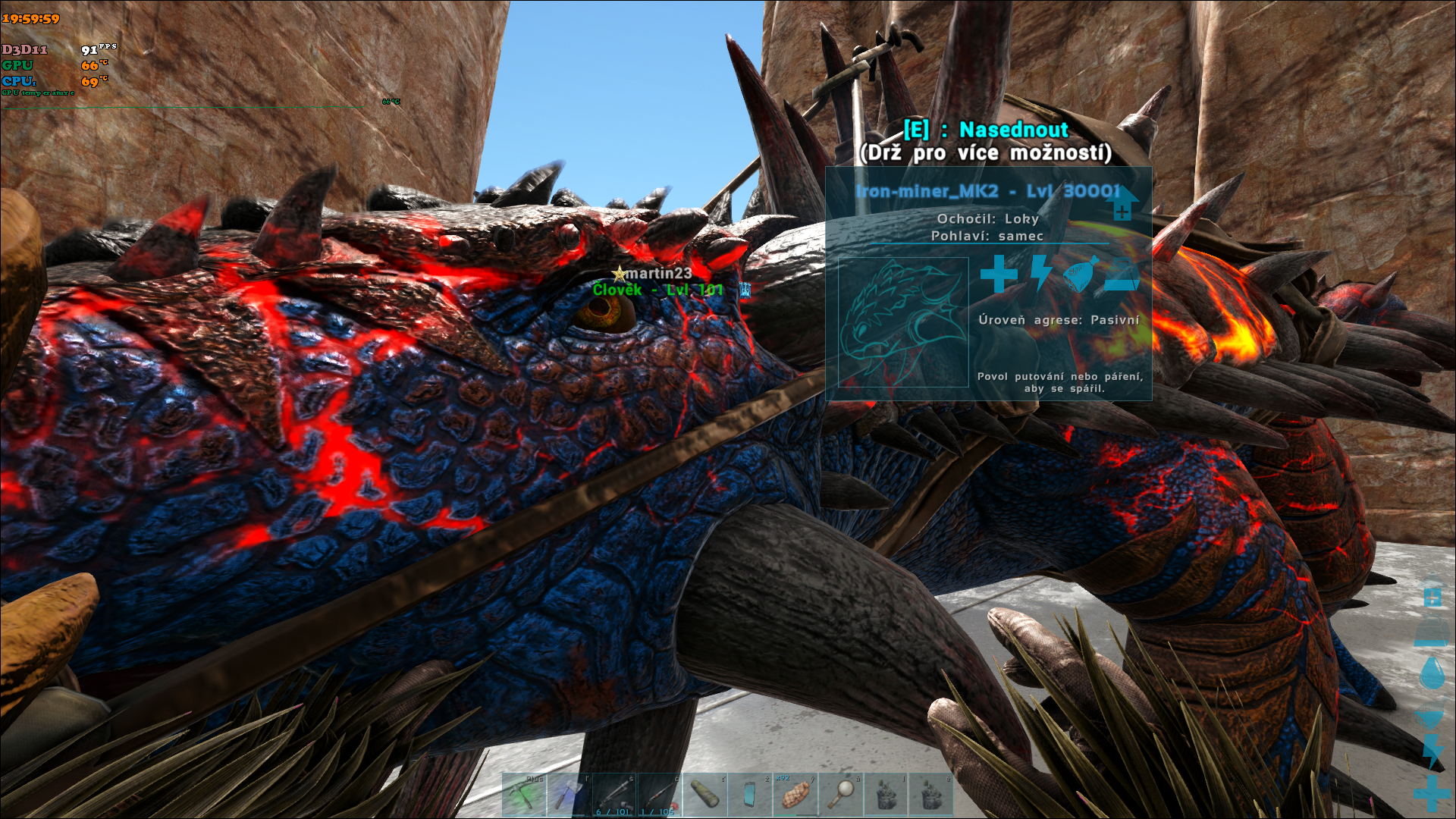This screenshot has width=1456, height=819.
Task: Select the shotgun slot showing 1 / 105
Action: click(659, 795)
